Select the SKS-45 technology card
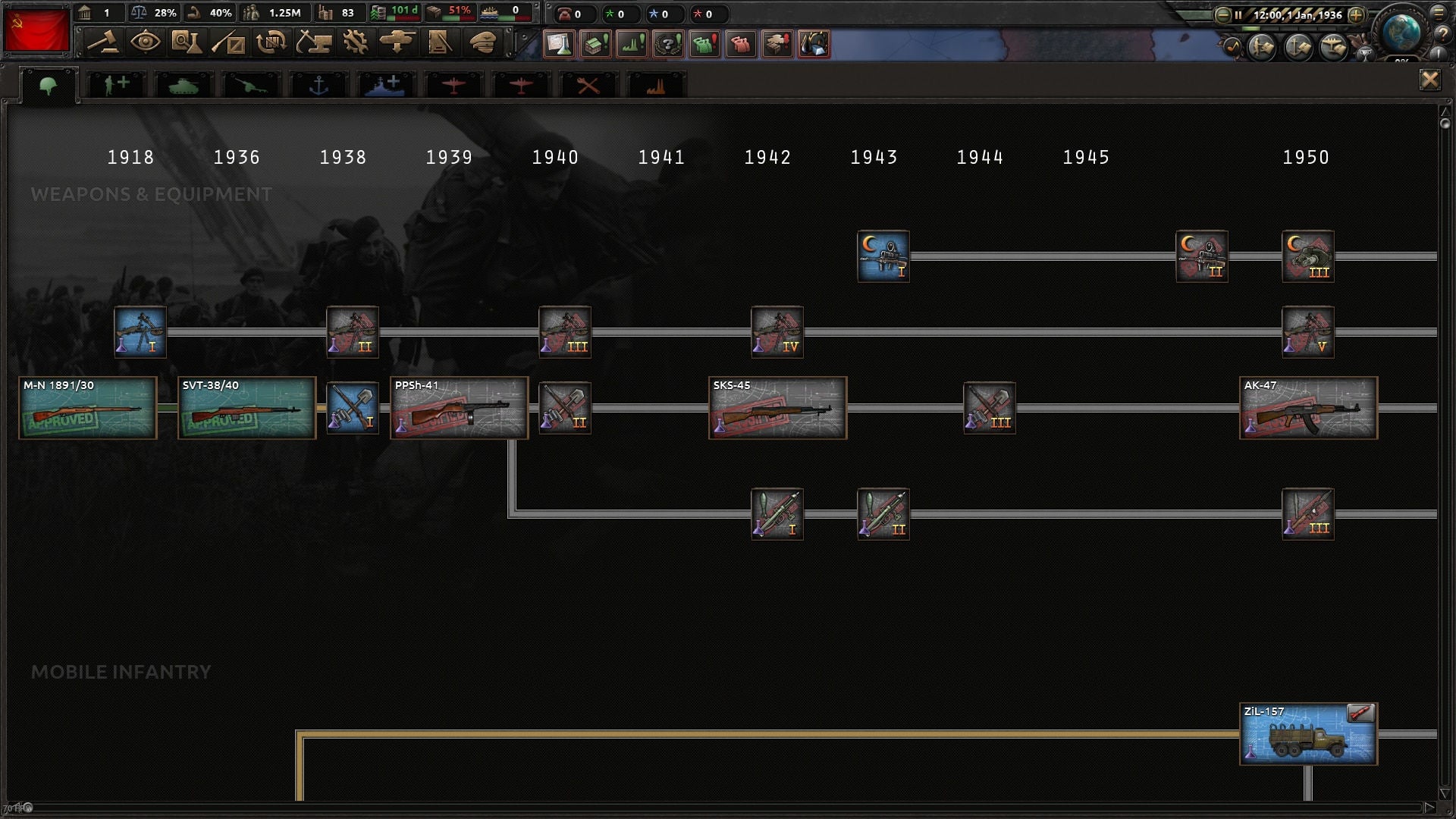Screen dimensions: 1456x819 (777, 408)
